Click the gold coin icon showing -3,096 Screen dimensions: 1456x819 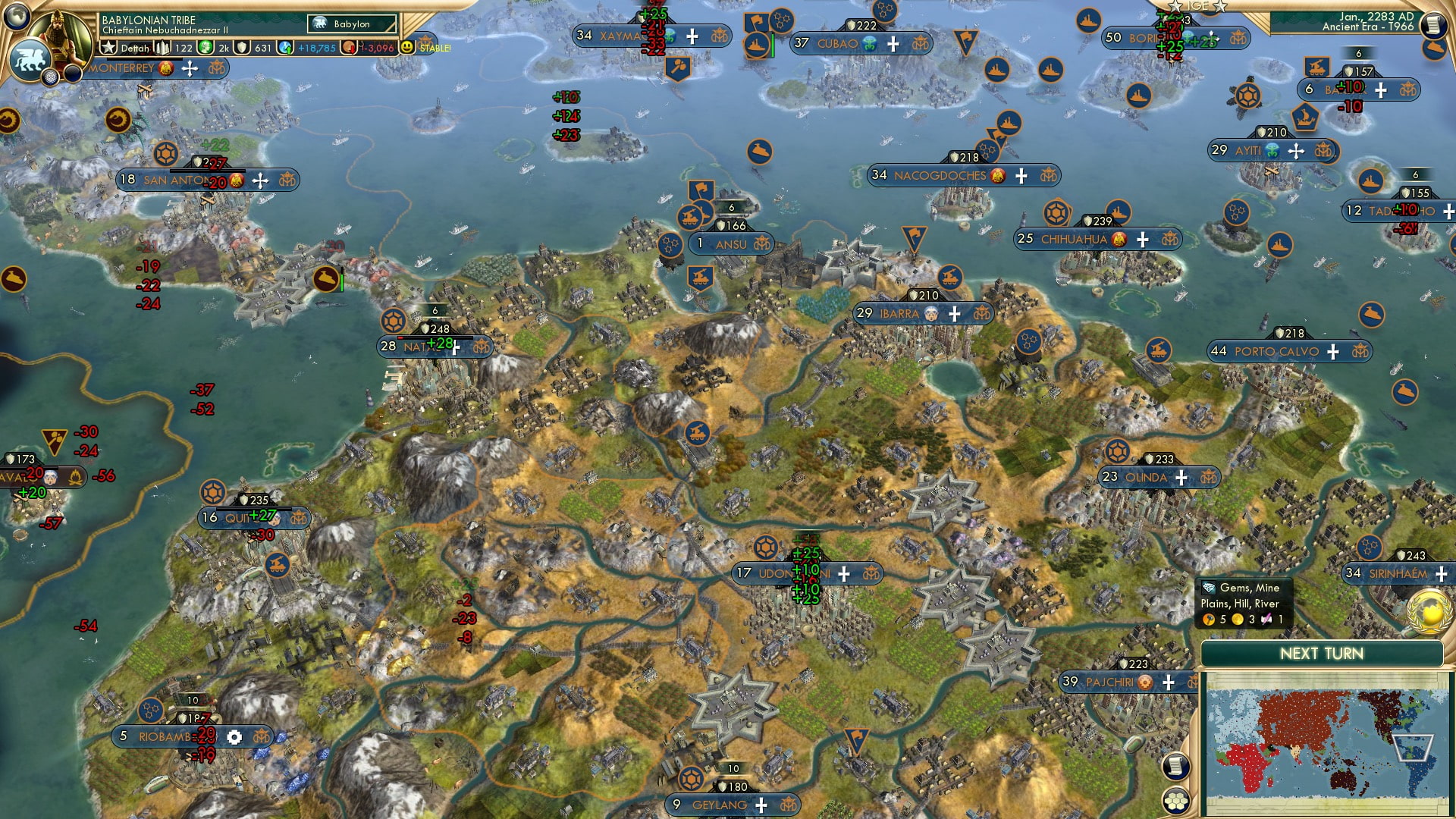348,45
